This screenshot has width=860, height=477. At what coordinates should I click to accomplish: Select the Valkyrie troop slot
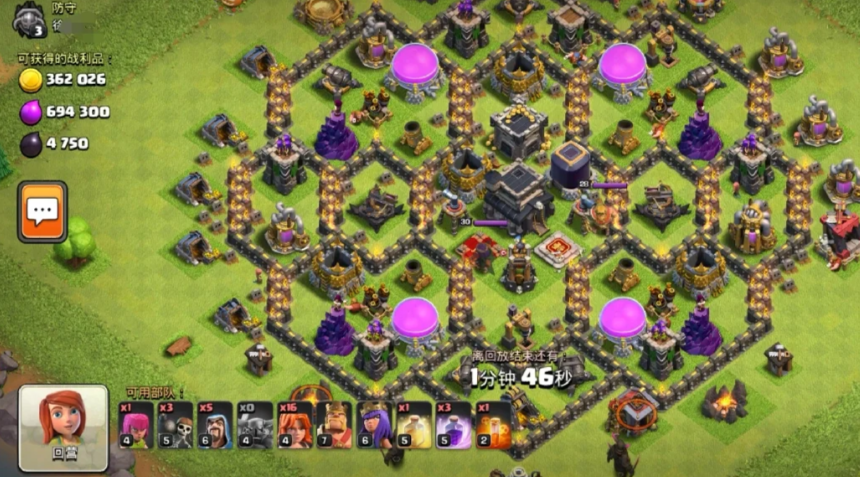click(294, 425)
